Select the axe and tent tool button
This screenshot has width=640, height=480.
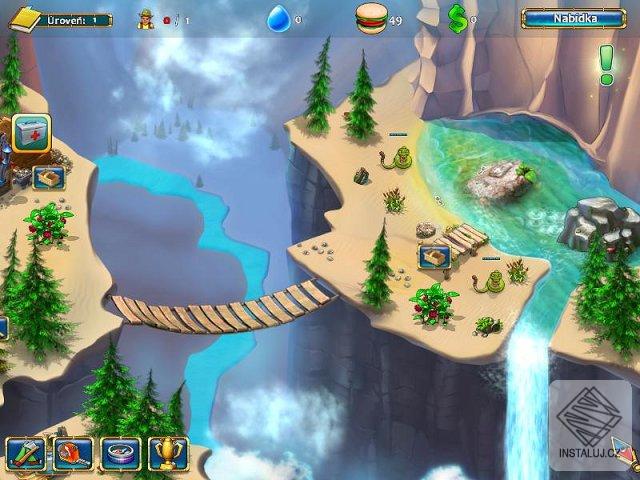[25, 454]
